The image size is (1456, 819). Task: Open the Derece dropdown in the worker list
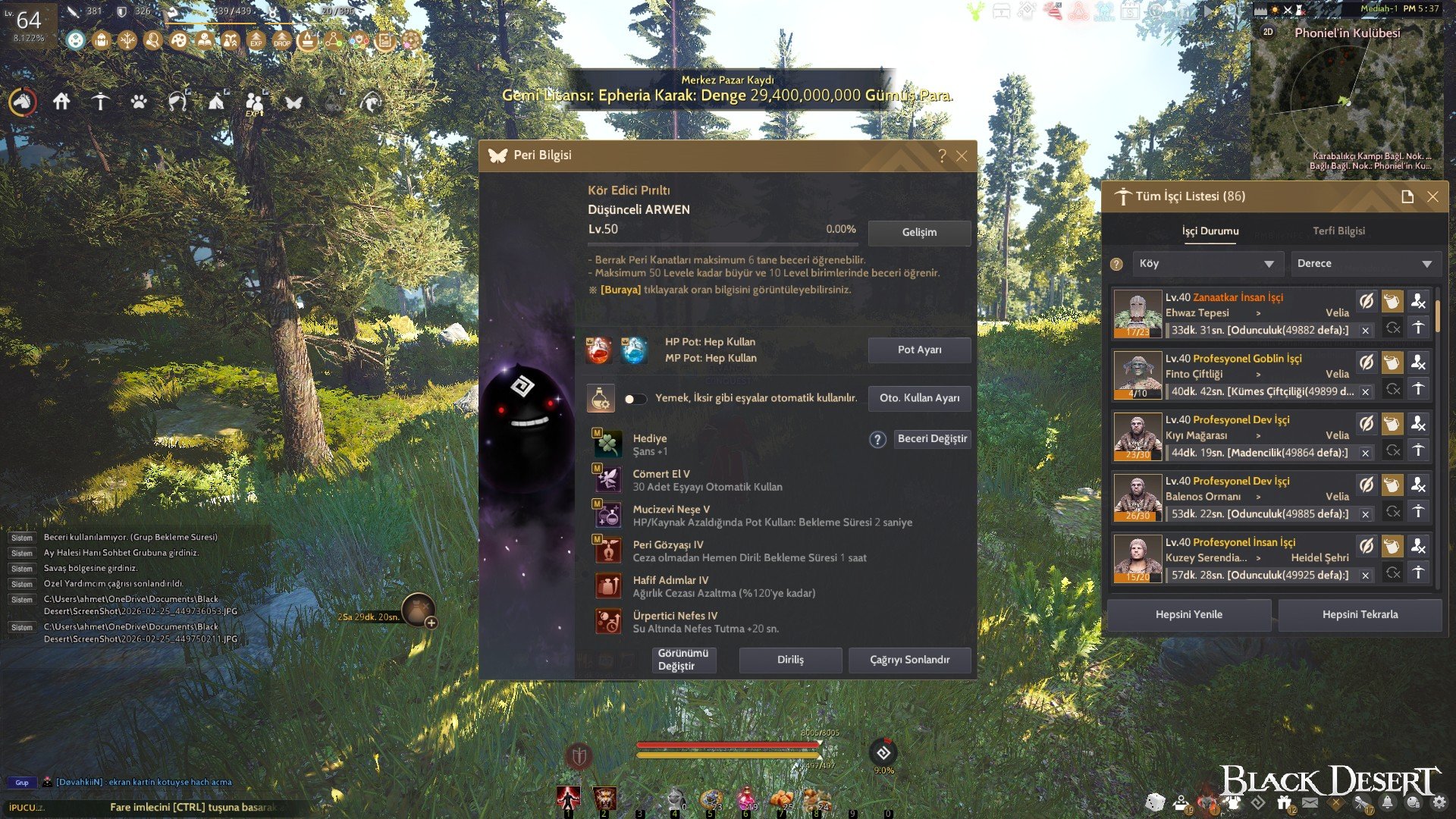1365,263
